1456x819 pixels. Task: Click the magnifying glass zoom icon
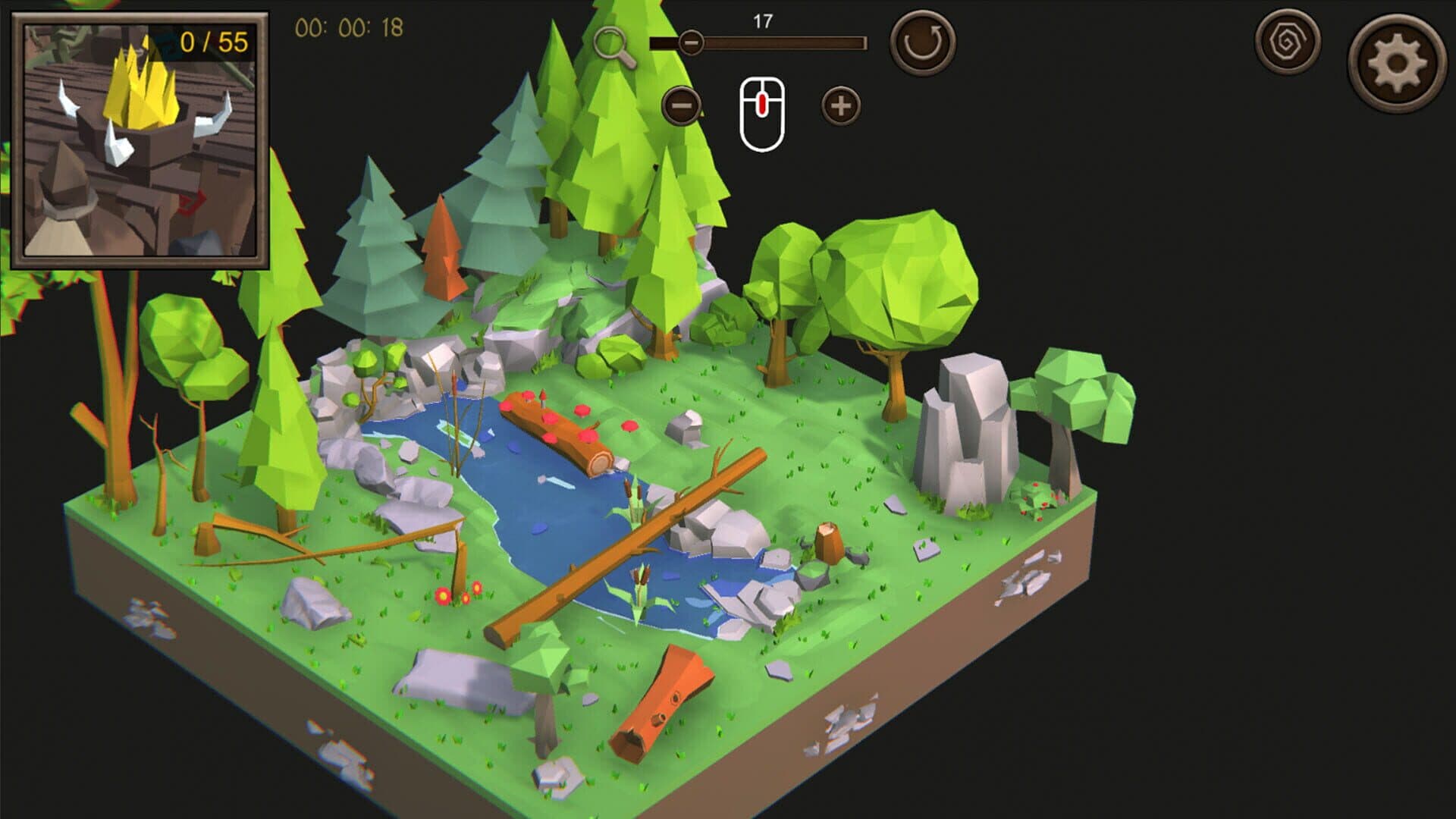[613, 46]
